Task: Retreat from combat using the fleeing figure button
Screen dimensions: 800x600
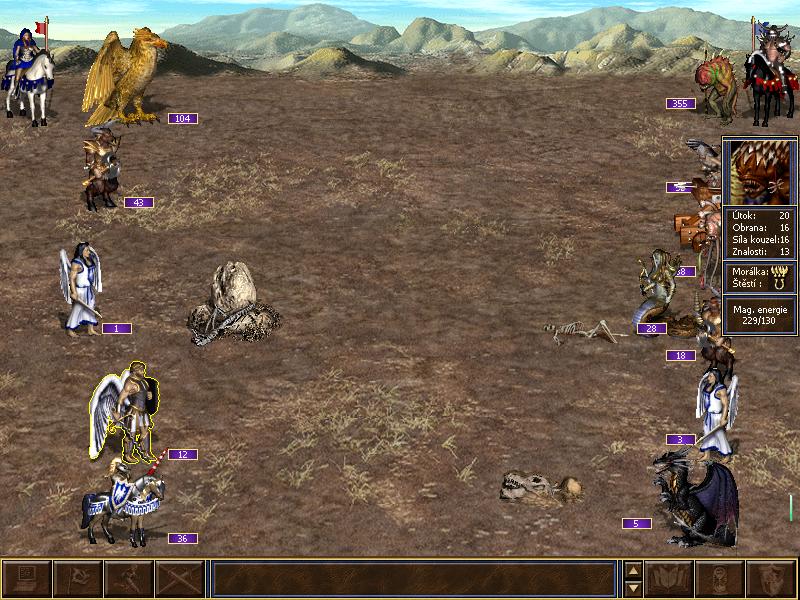Action: point(129,579)
